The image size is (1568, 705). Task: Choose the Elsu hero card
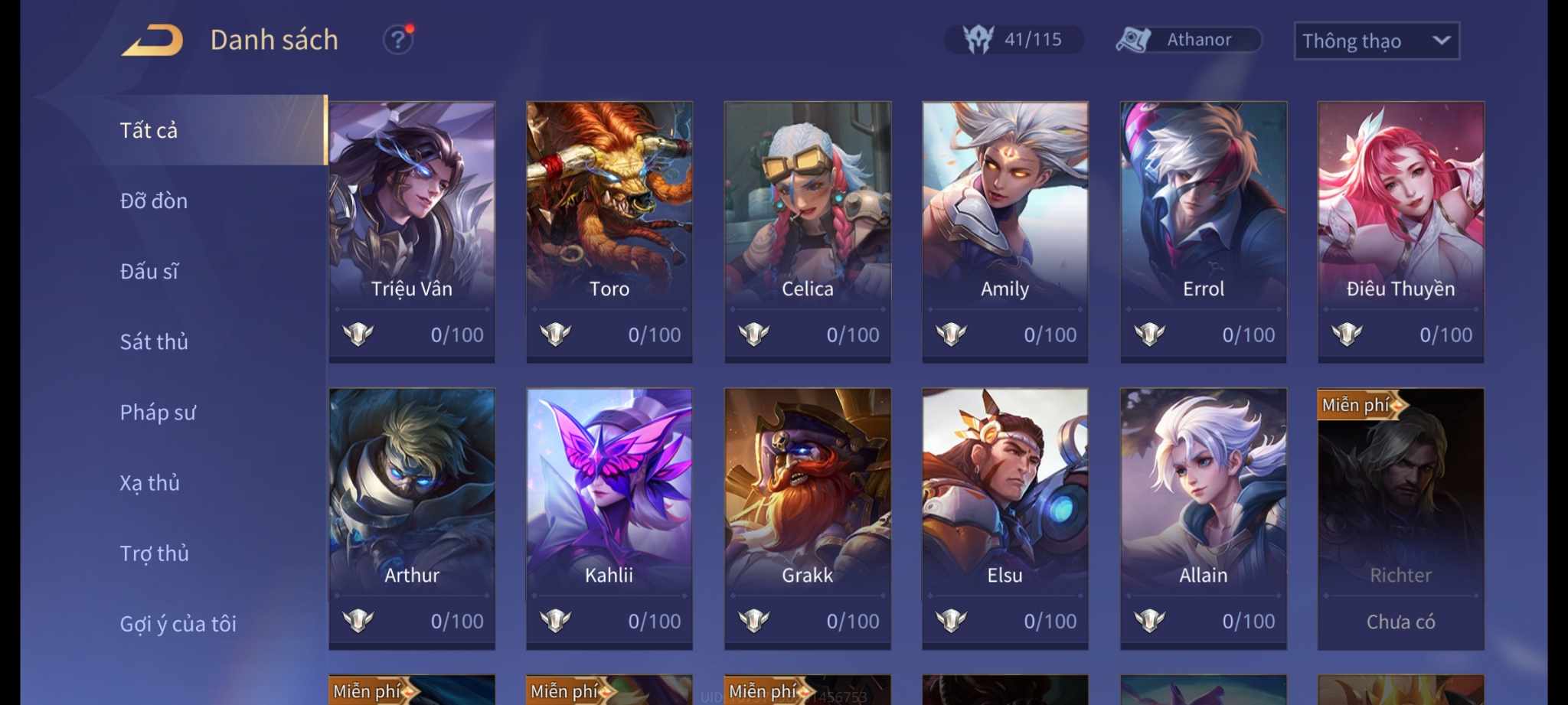click(1005, 518)
